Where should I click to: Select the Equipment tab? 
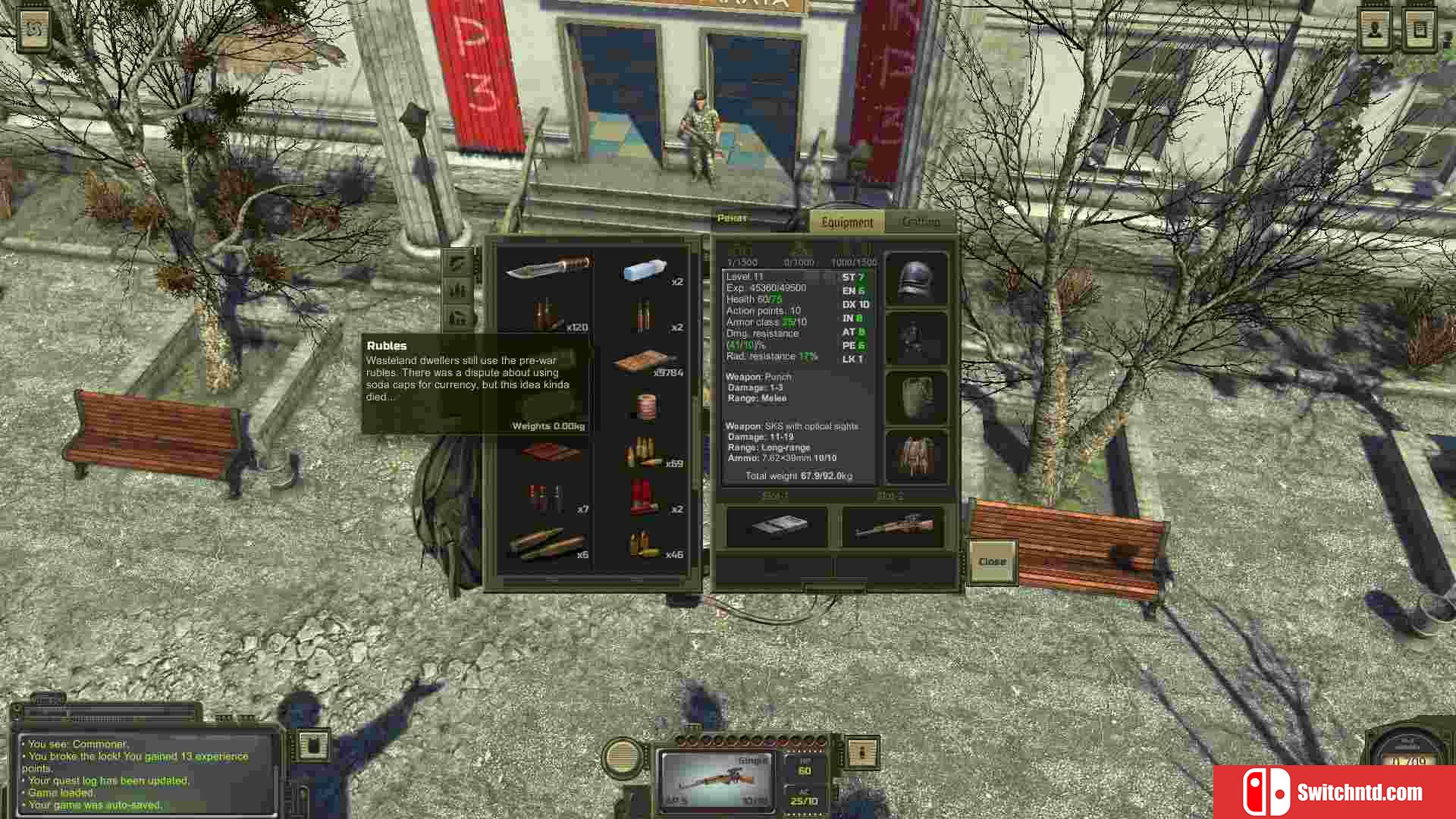click(x=847, y=222)
